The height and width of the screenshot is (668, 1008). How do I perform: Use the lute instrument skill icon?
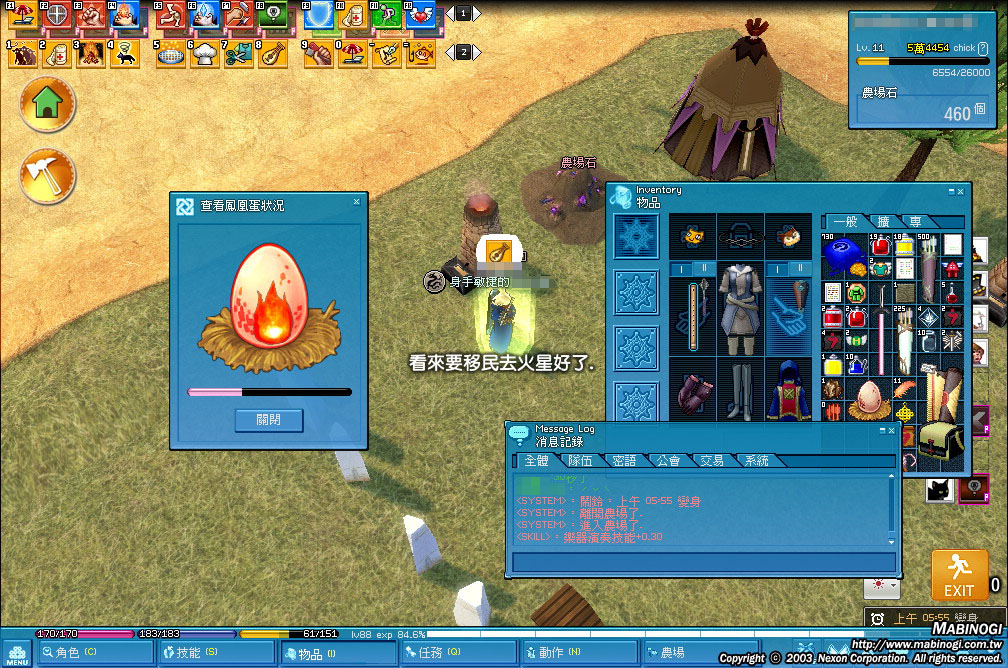[x=269, y=53]
